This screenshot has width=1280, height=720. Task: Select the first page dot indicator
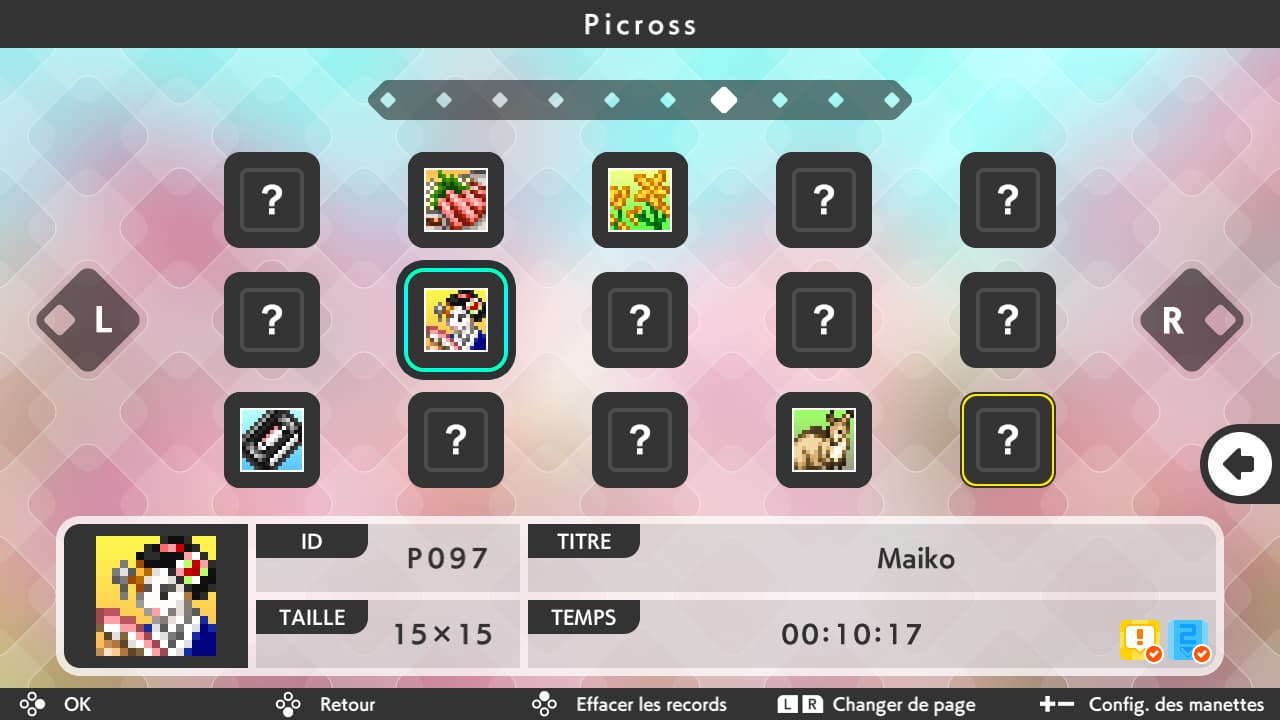pyautogui.click(x=390, y=100)
